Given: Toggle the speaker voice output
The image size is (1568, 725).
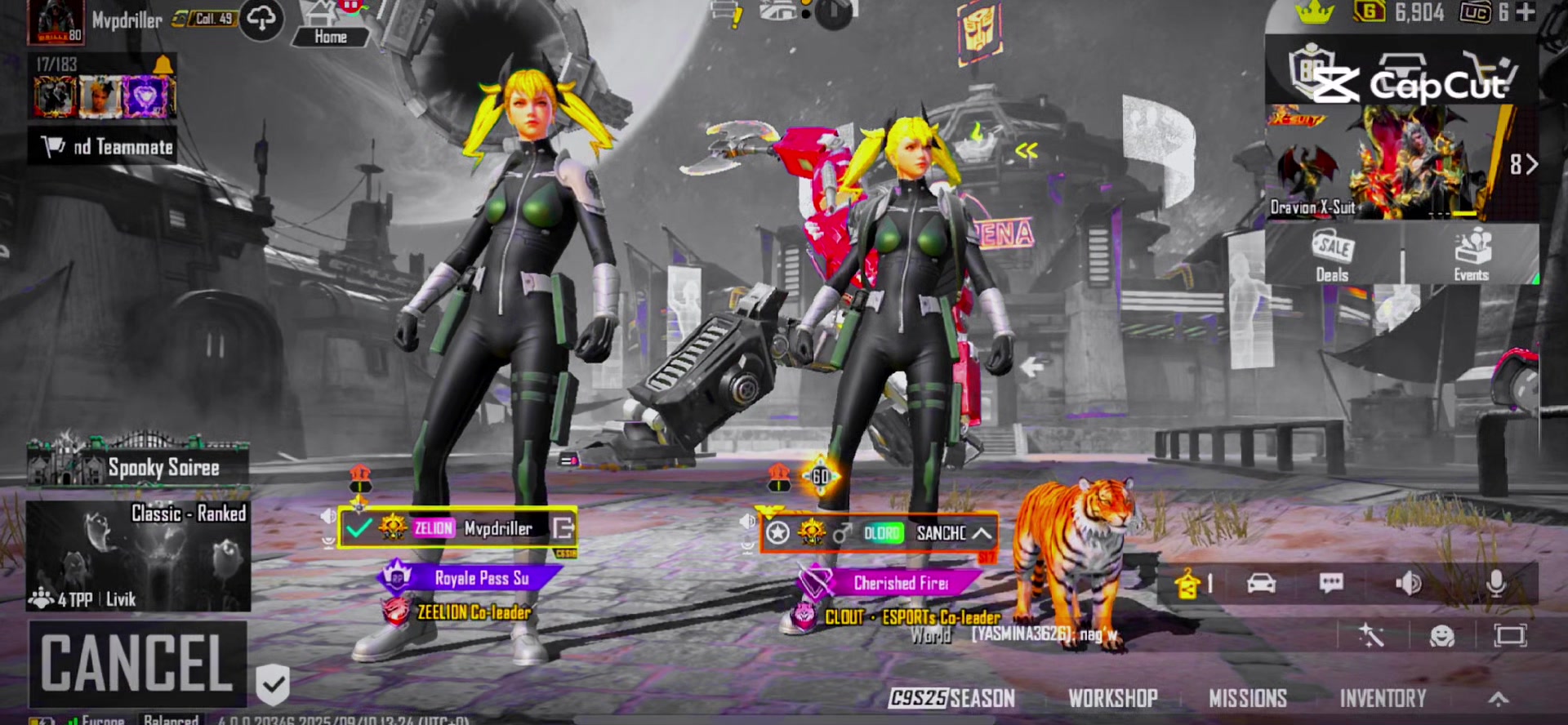Looking at the screenshot, I should tap(1408, 583).
